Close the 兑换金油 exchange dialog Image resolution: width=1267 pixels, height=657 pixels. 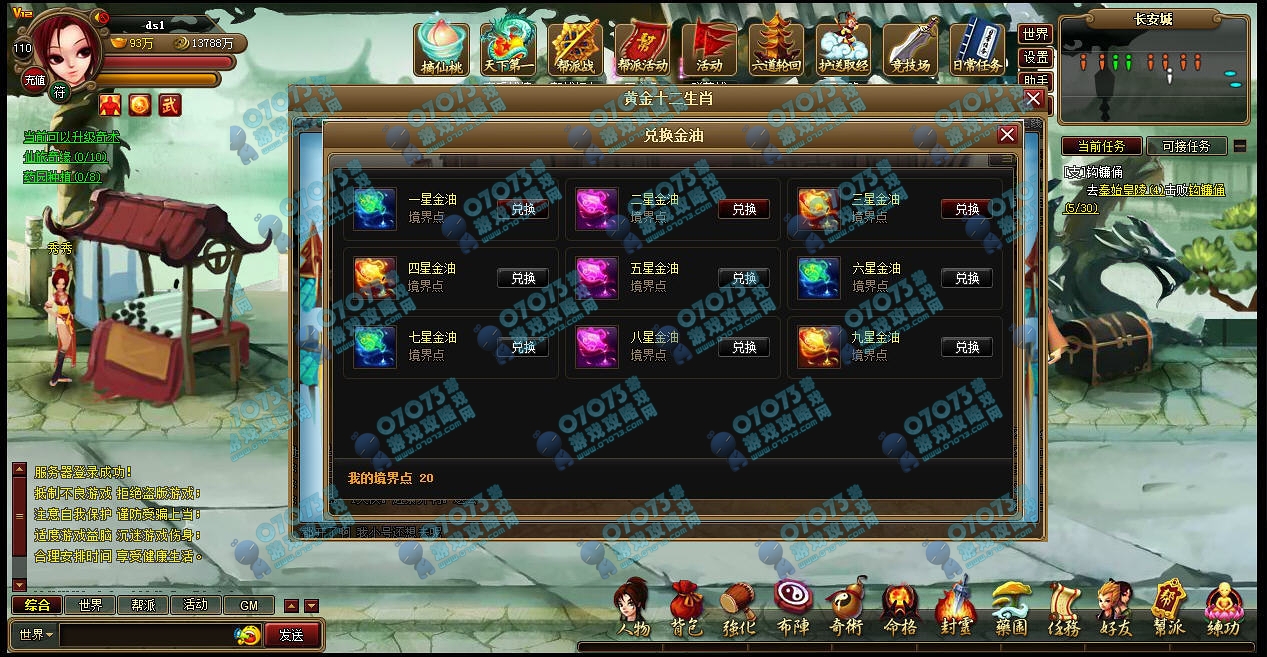(x=1007, y=135)
